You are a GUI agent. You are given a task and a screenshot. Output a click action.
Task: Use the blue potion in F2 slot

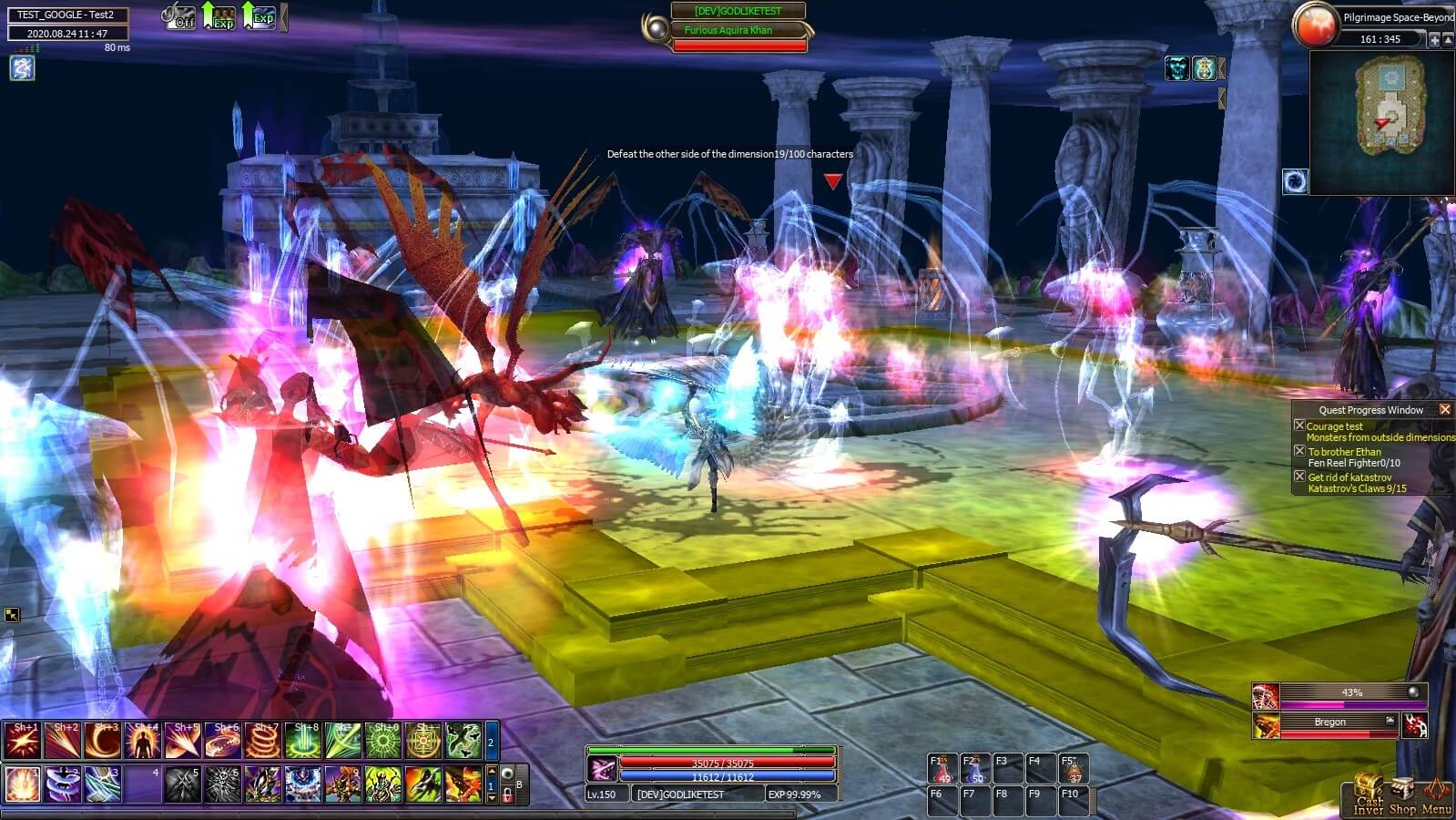tap(975, 770)
